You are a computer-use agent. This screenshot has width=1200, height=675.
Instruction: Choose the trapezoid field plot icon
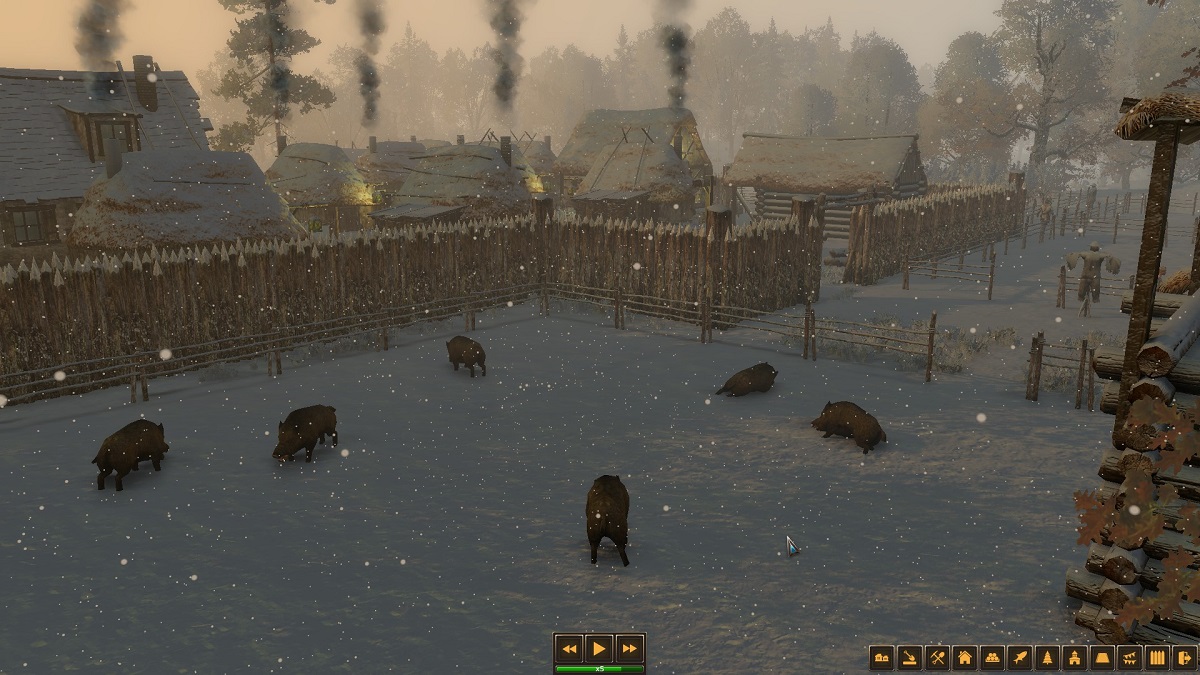(1102, 657)
